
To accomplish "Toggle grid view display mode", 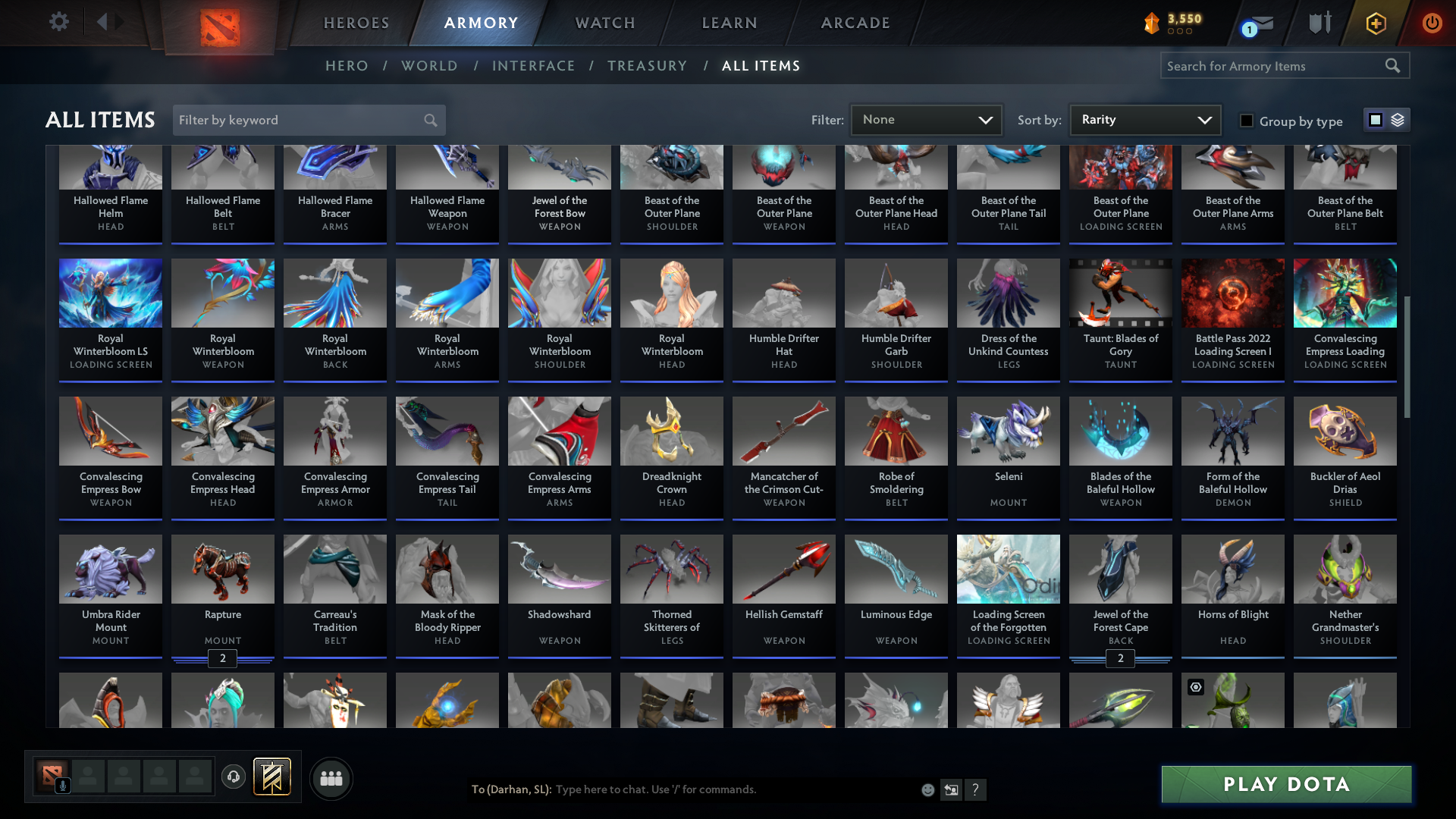I will pyautogui.click(x=1376, y=119).
